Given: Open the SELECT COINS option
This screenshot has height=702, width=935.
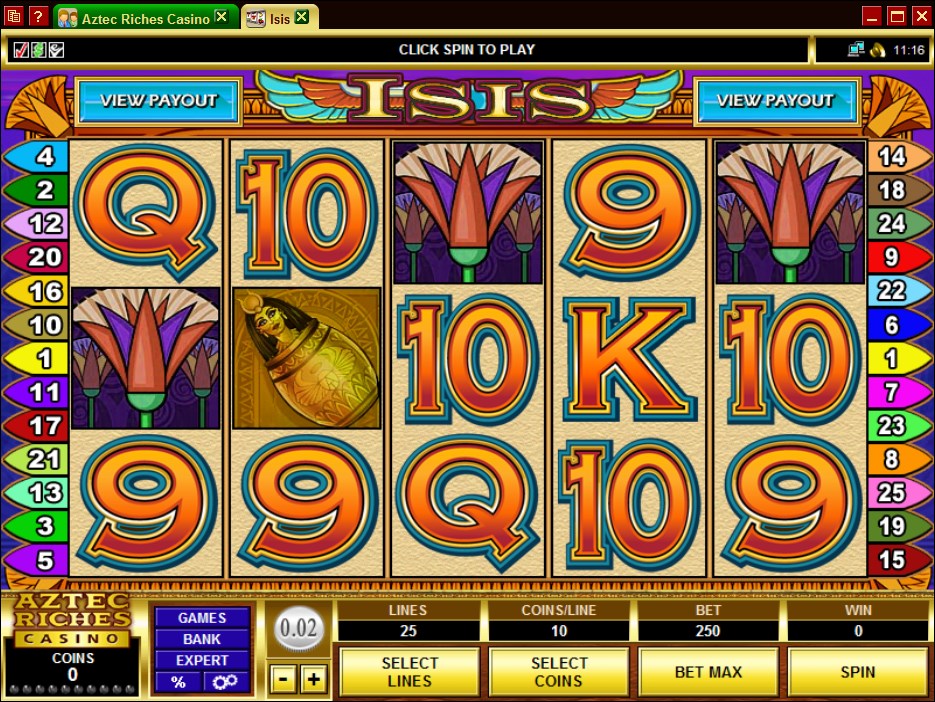Looking at the screenshot, I should click(x=559, y=672).
